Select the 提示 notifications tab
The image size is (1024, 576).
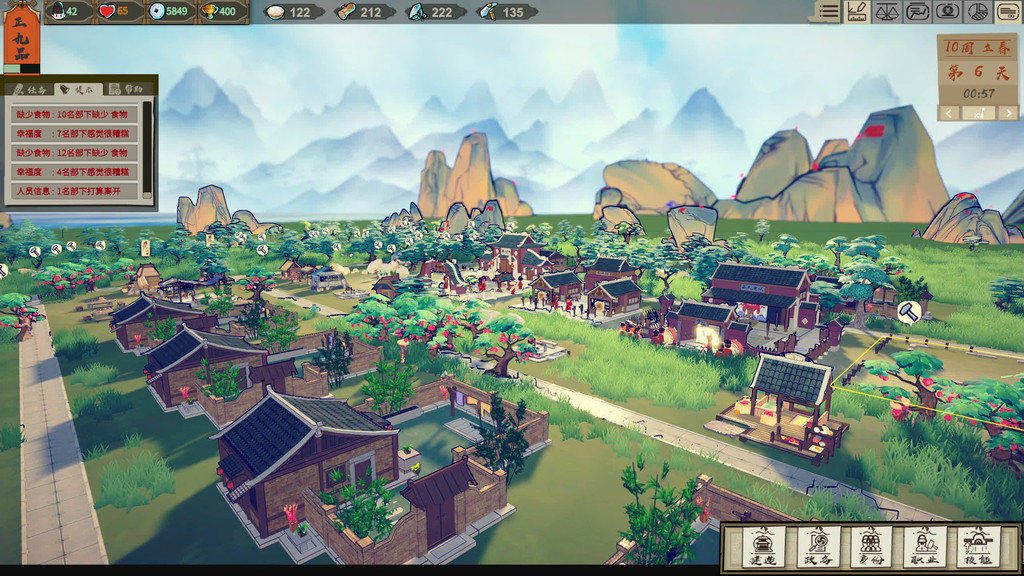pos(77,89)
